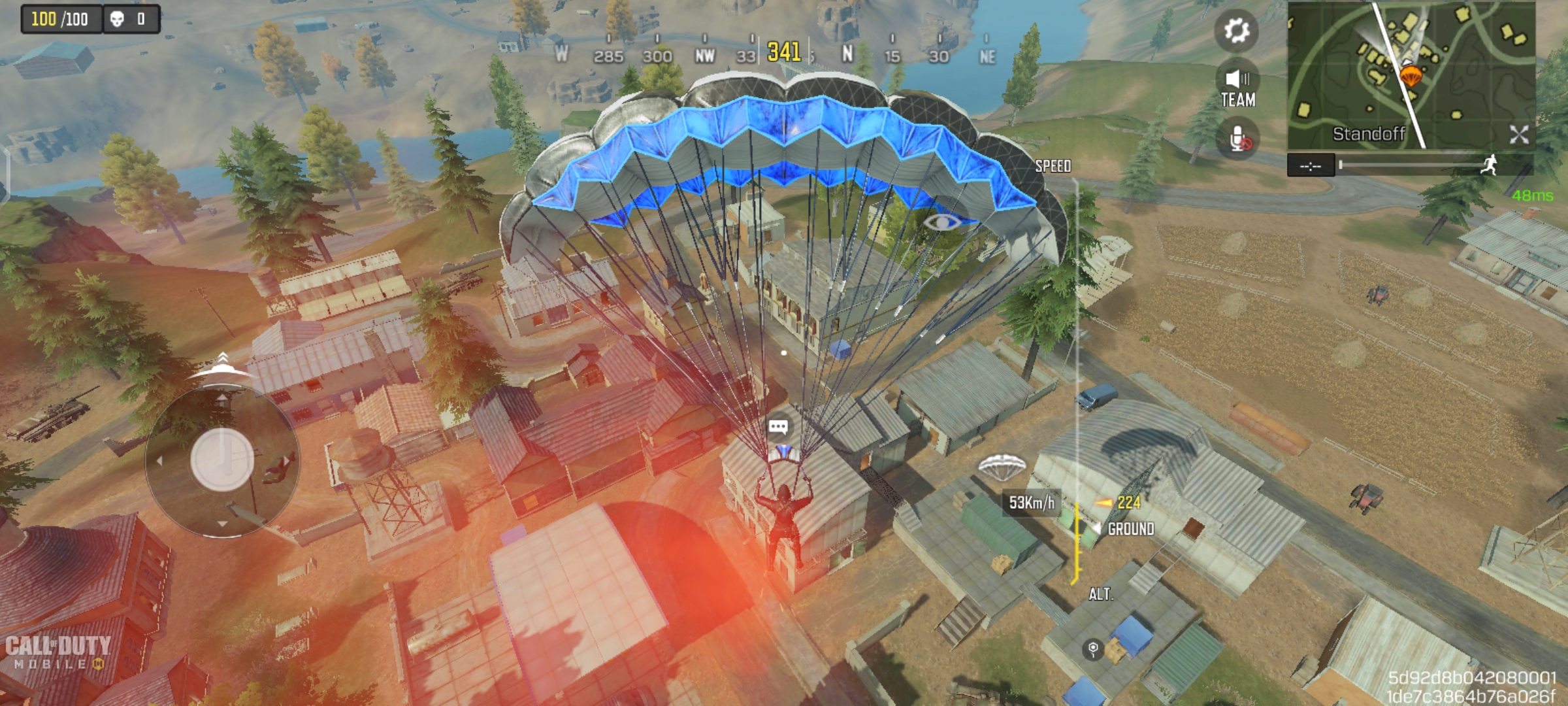Image resolution: width=1568 pixels, height=706 pixels.
Task: Toggle the TEAM speaker audio
Action: (x=1237, y=88)
